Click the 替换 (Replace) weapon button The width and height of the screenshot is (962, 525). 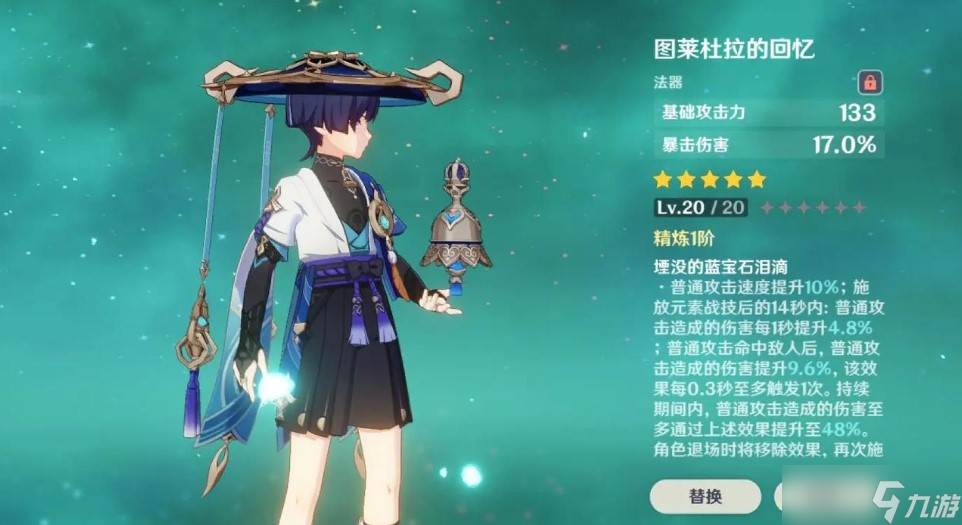pyautogui.click(x=705, y=495)
